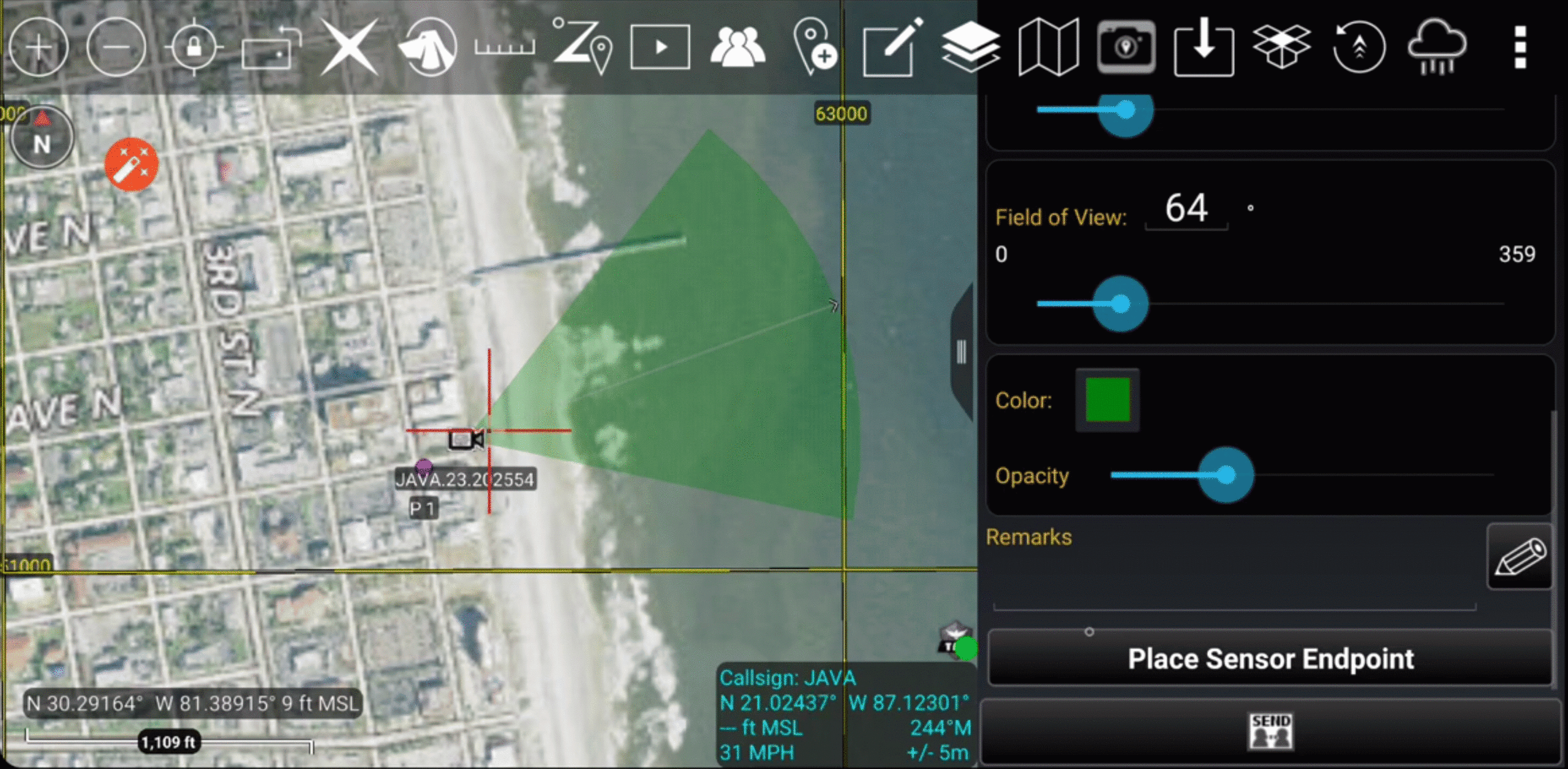Toggle the lock-on-self crosshair icon
The height and width of the screenshot is (769, 1568).
pos(194,47)
